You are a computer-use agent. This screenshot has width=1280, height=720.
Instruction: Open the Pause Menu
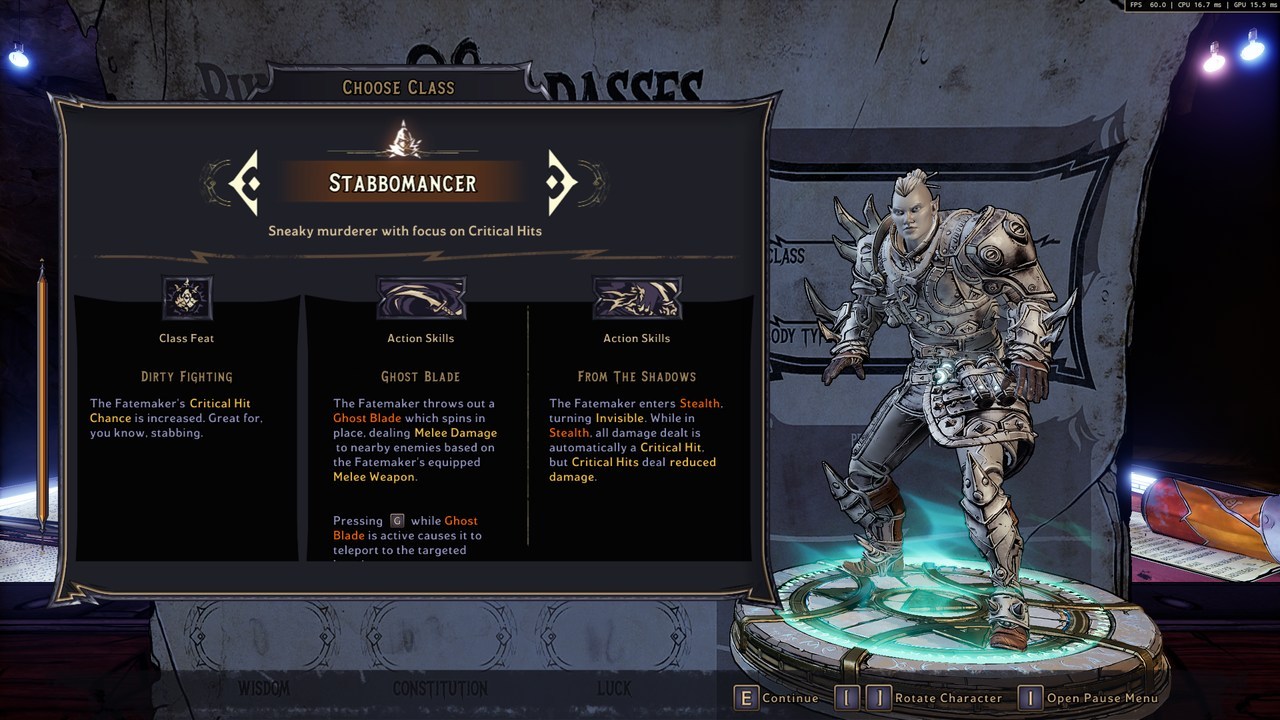1090,698
